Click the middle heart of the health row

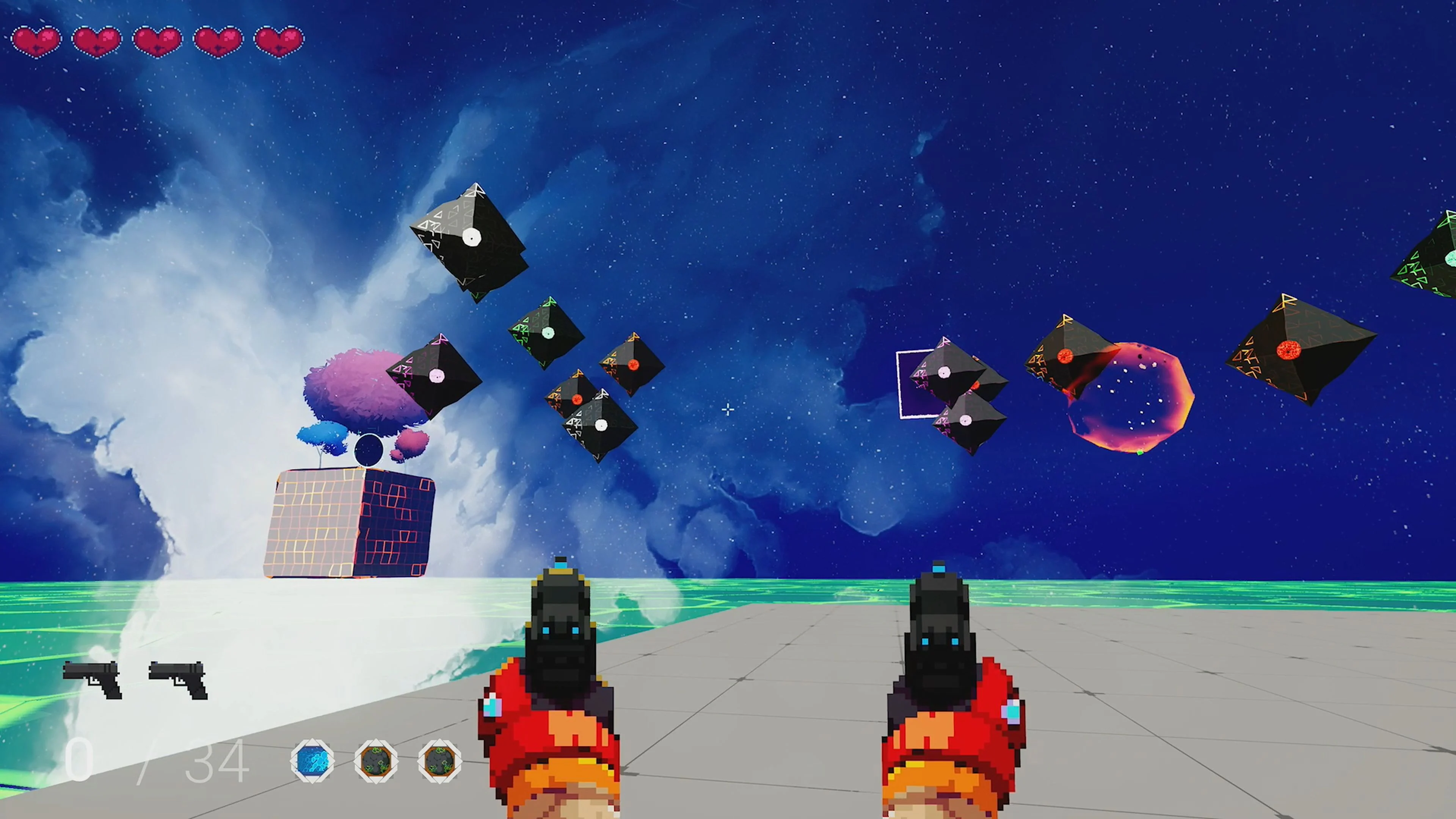point(157,39)
